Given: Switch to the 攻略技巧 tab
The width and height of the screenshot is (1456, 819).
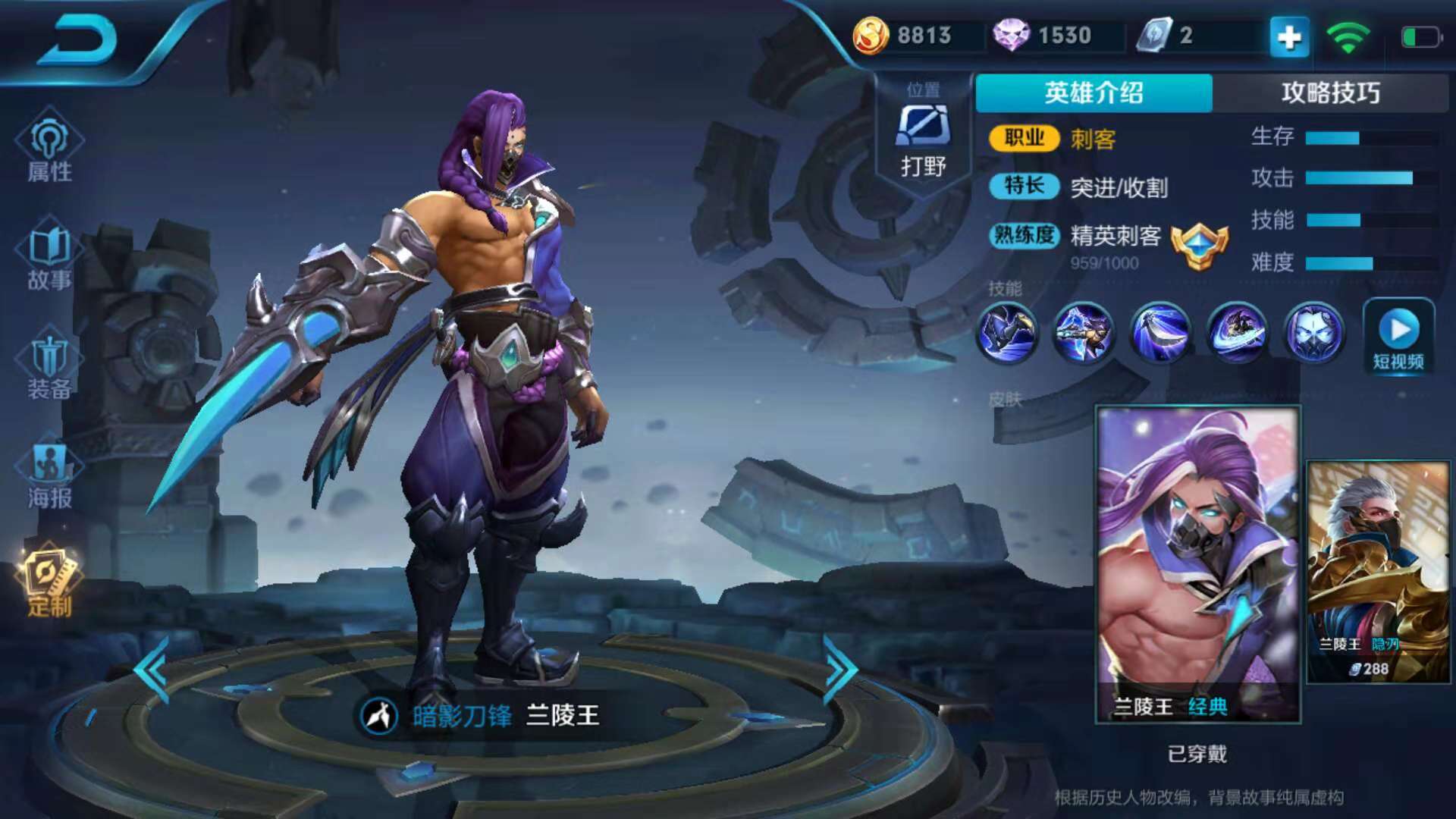Looking at the screenshot, I should 1330,93.
